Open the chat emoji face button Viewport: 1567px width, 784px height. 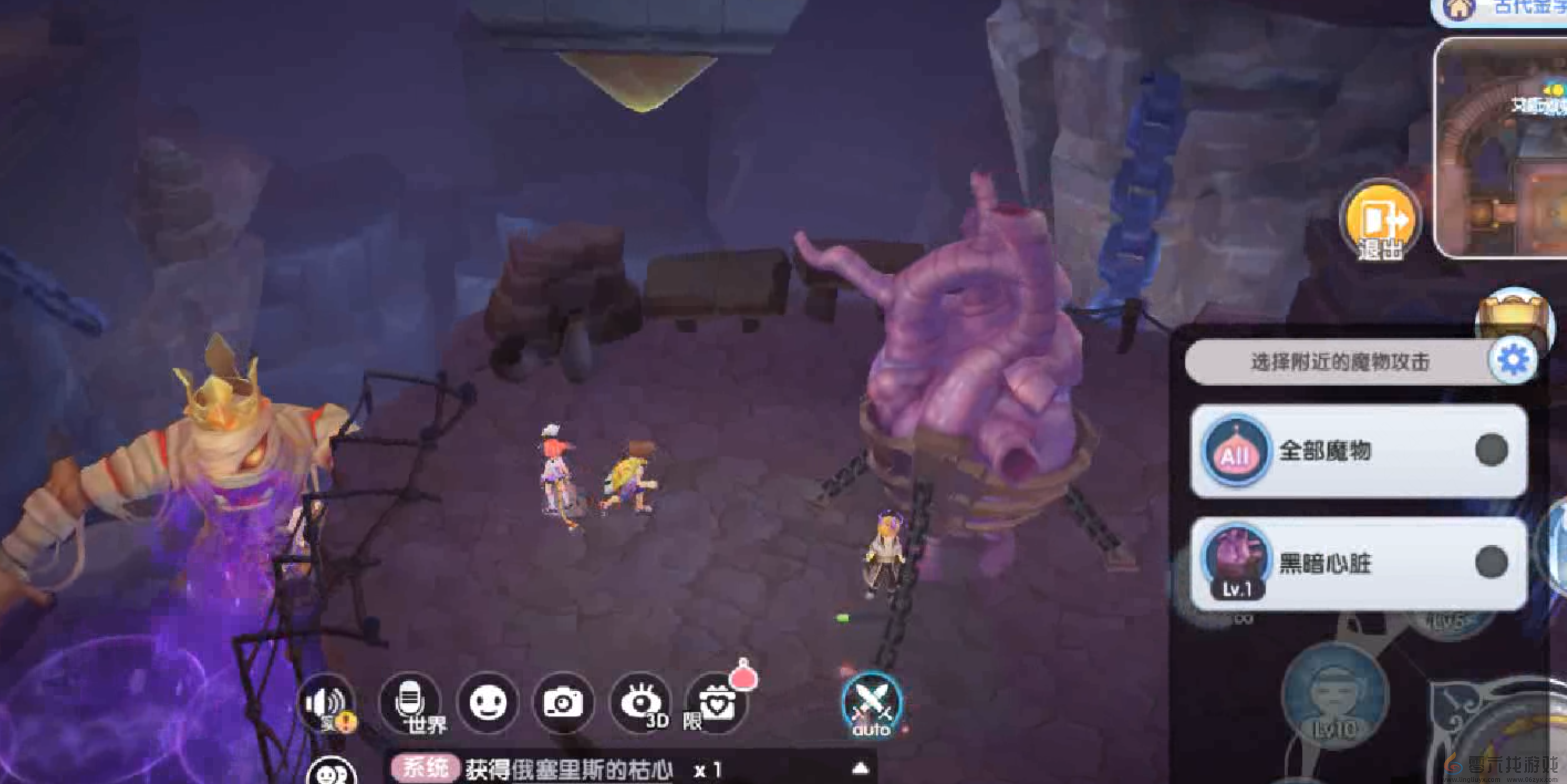[x=331, y=772]
